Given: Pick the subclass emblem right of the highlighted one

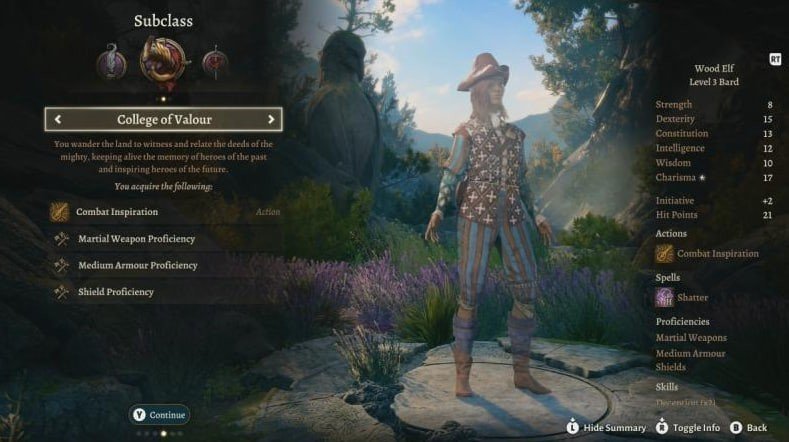Looking at the screenshot, I should [215, 63].
